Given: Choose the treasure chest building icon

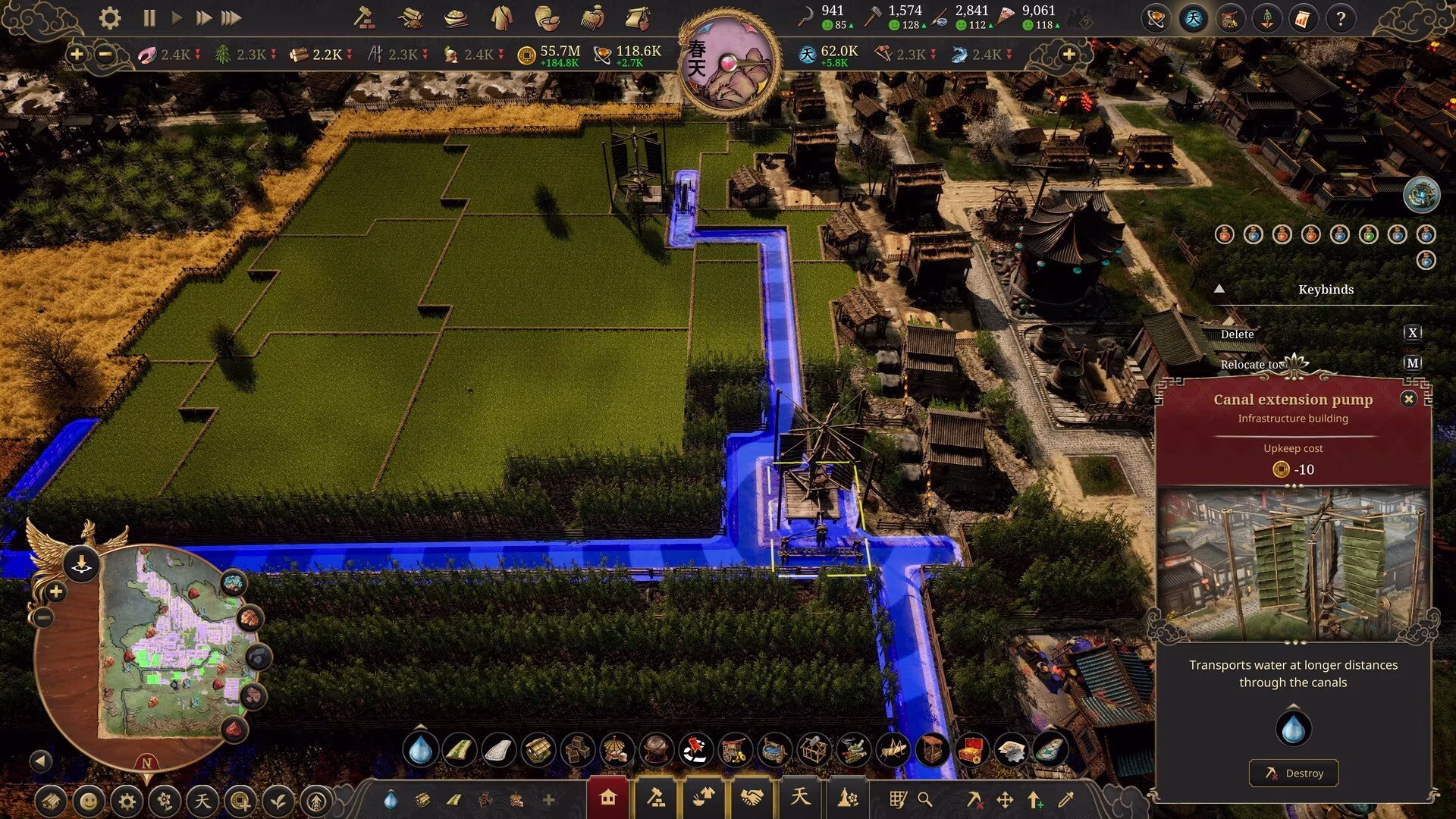Looking at the screenshot, I should point(971,751).
